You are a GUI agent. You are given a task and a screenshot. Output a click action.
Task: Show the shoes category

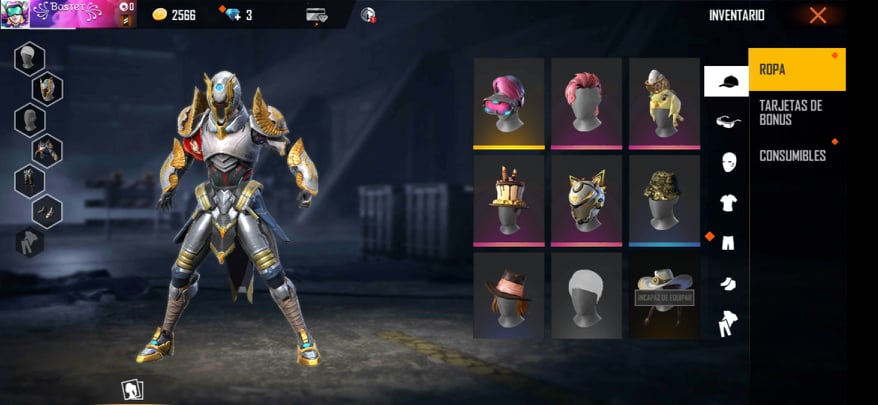point(727,283)
